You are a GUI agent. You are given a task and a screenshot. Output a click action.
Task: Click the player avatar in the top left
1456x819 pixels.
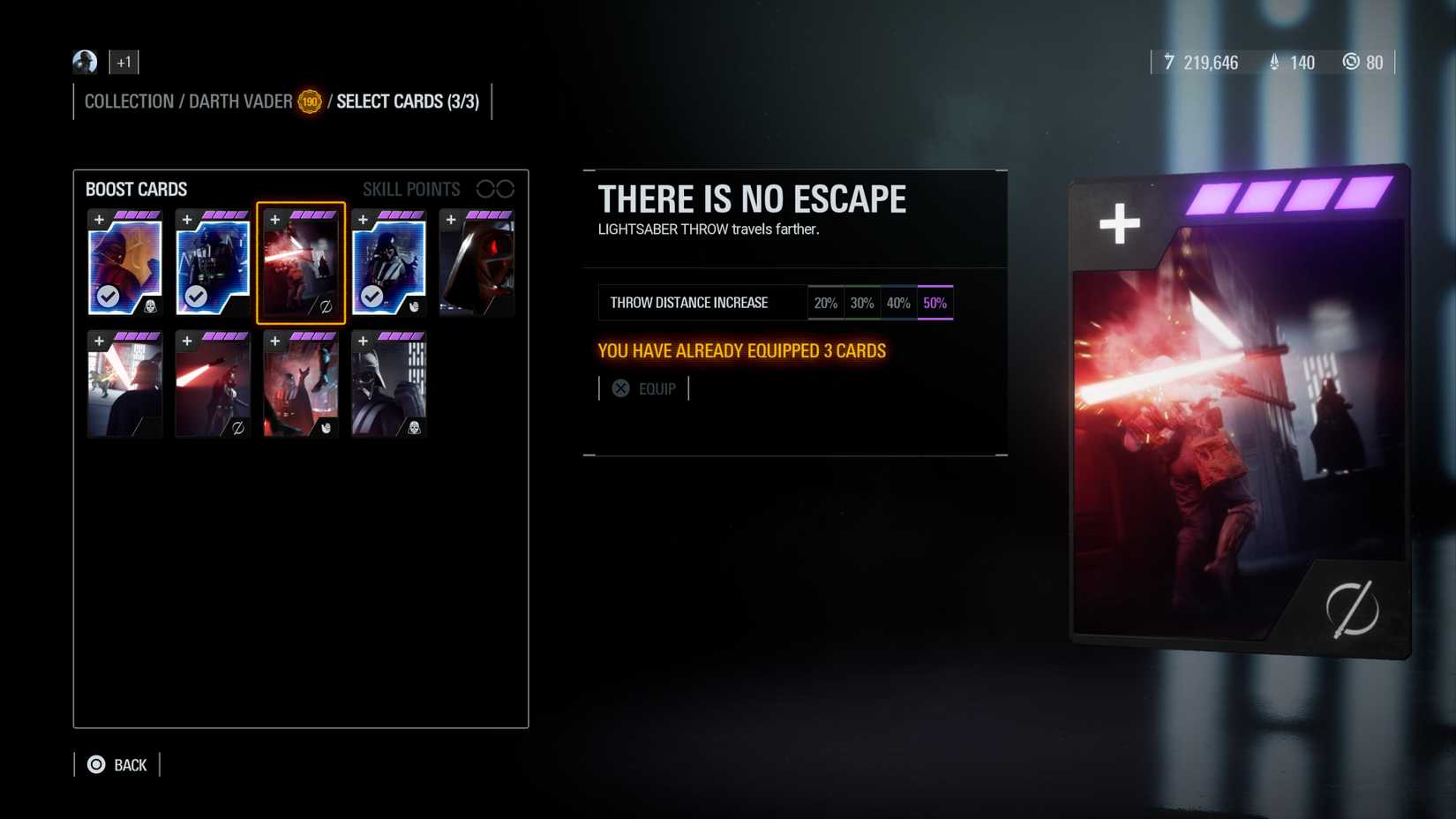[x=84, y=62]
